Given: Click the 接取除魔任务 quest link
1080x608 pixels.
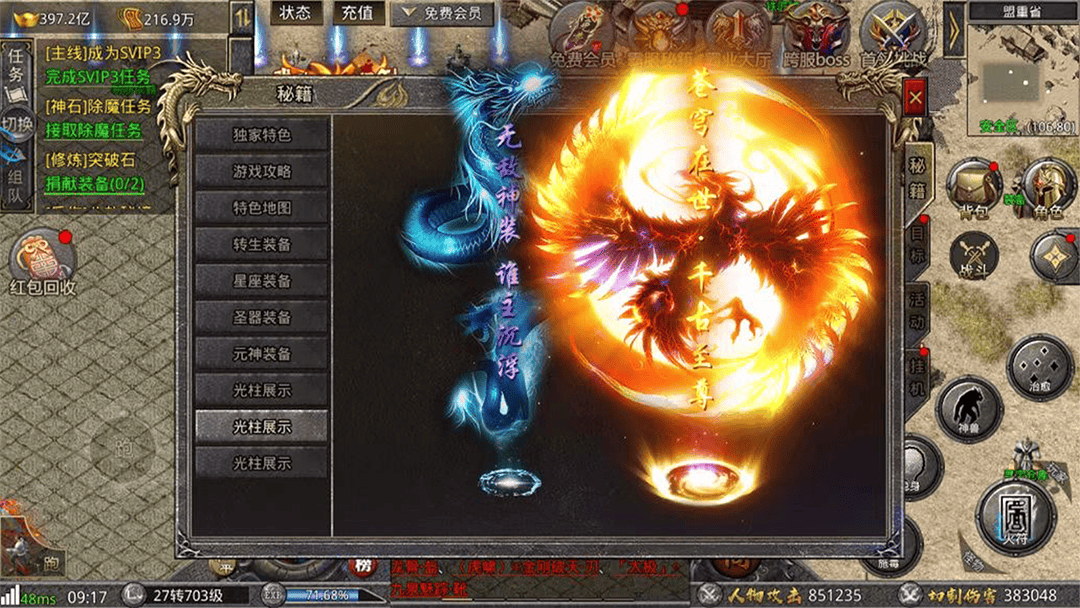Looking at the screenshot, I should click(x=94, y=130).
